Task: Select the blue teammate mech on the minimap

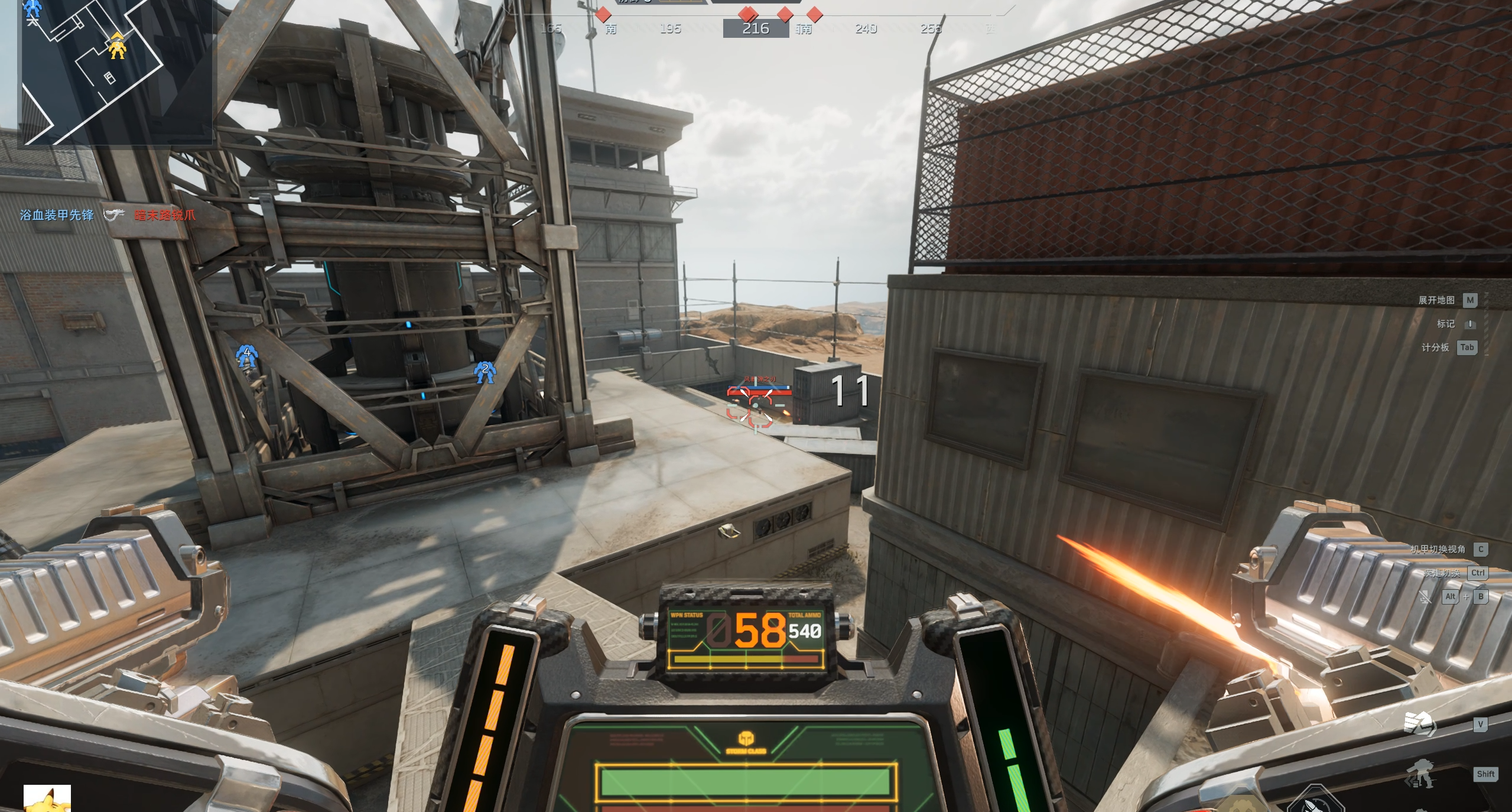Action: coord(32,9)
